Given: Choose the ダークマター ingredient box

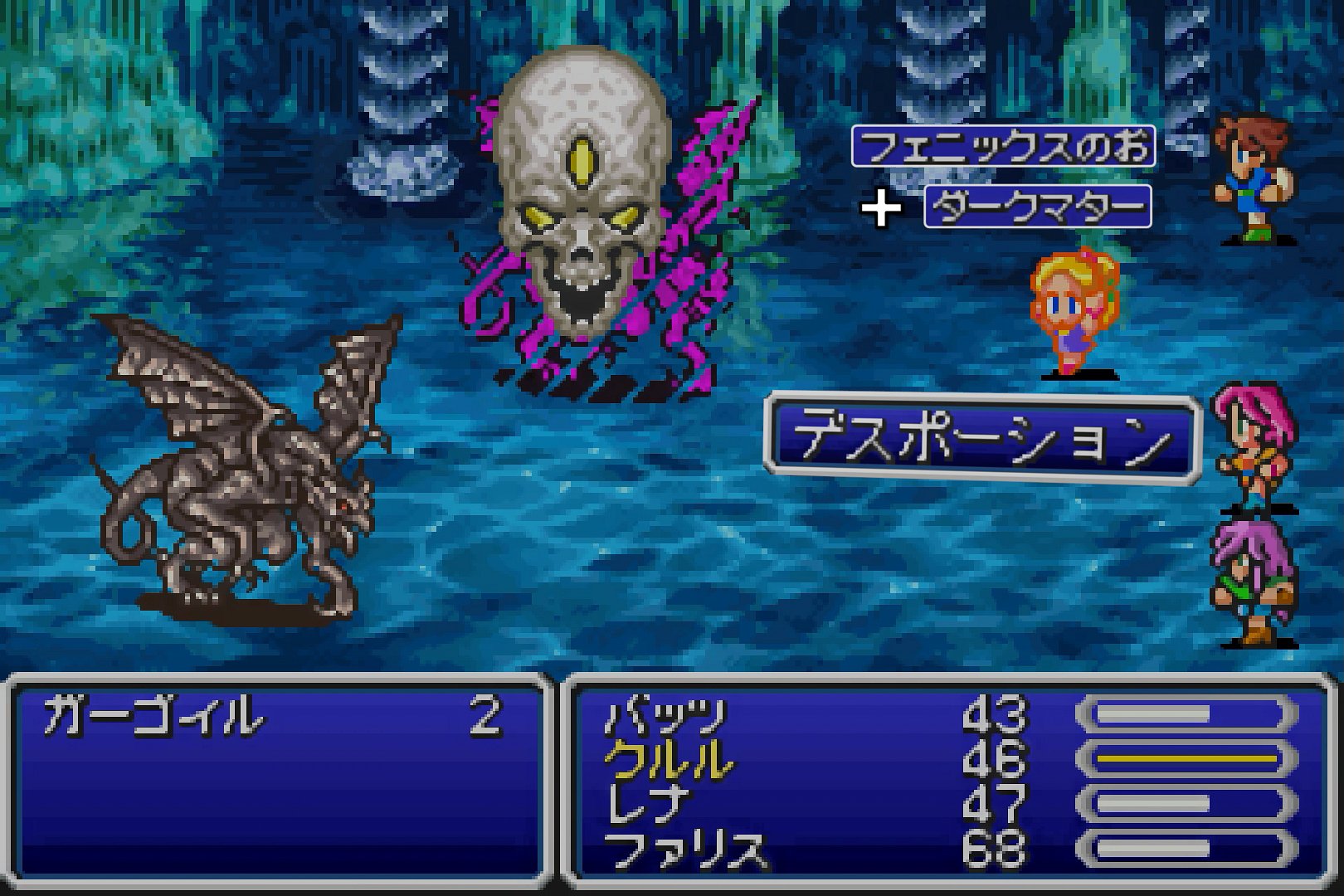Looking at the screenshot, I should [x=1037, y=207].
